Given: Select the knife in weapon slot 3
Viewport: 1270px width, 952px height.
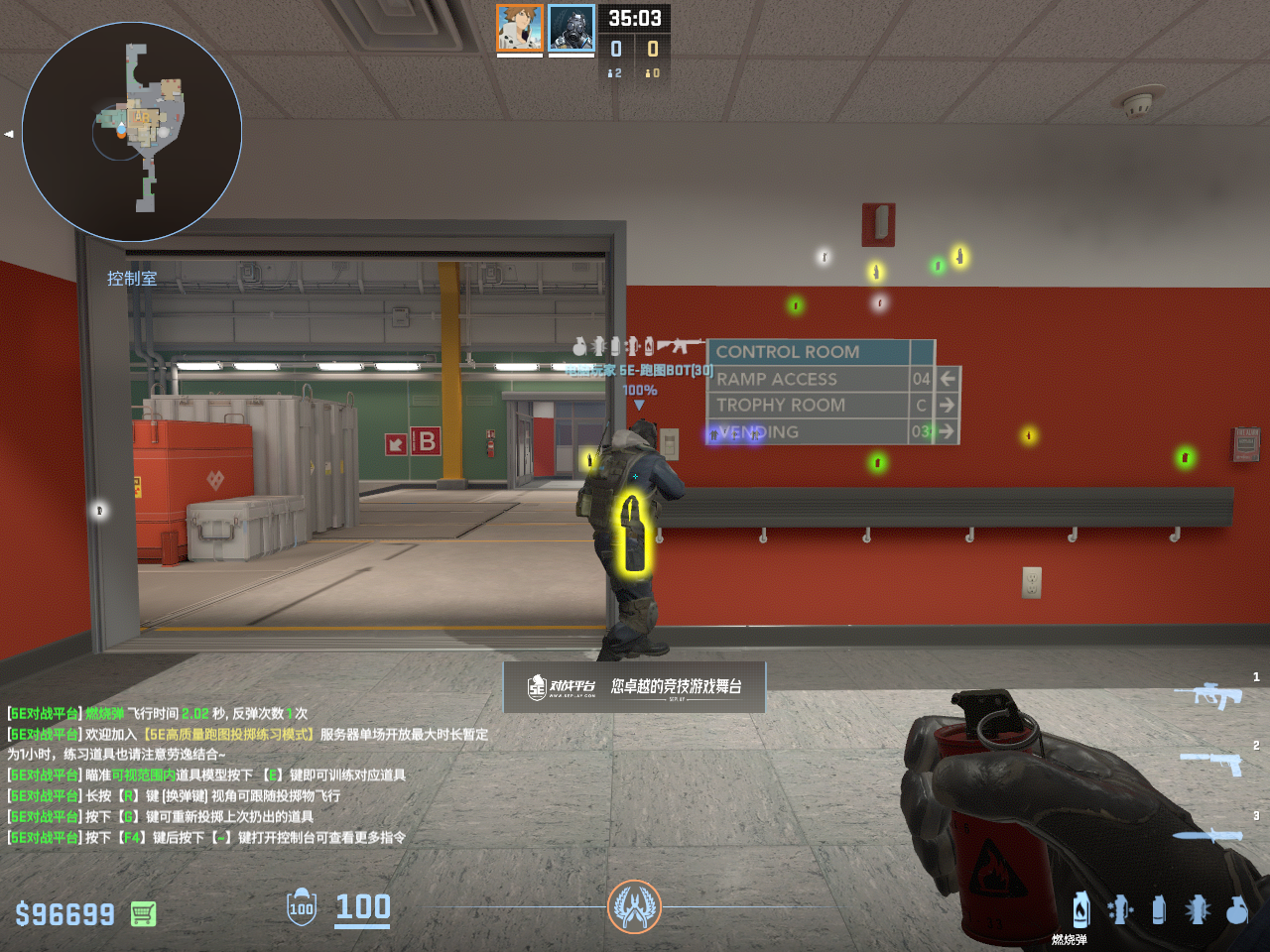Looking at the screenshot, I should [x=1207, y=835].
